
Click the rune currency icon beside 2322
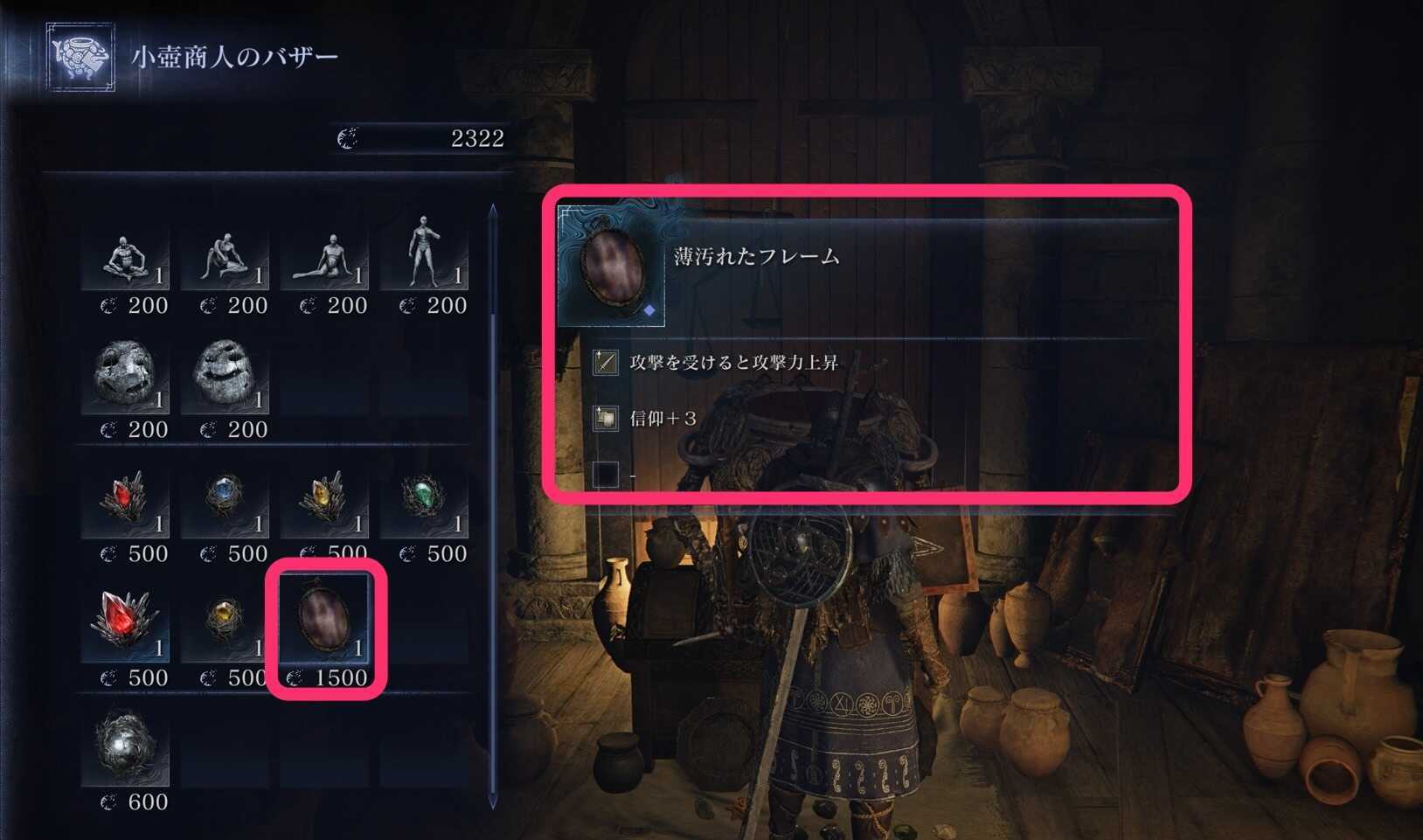347,136
